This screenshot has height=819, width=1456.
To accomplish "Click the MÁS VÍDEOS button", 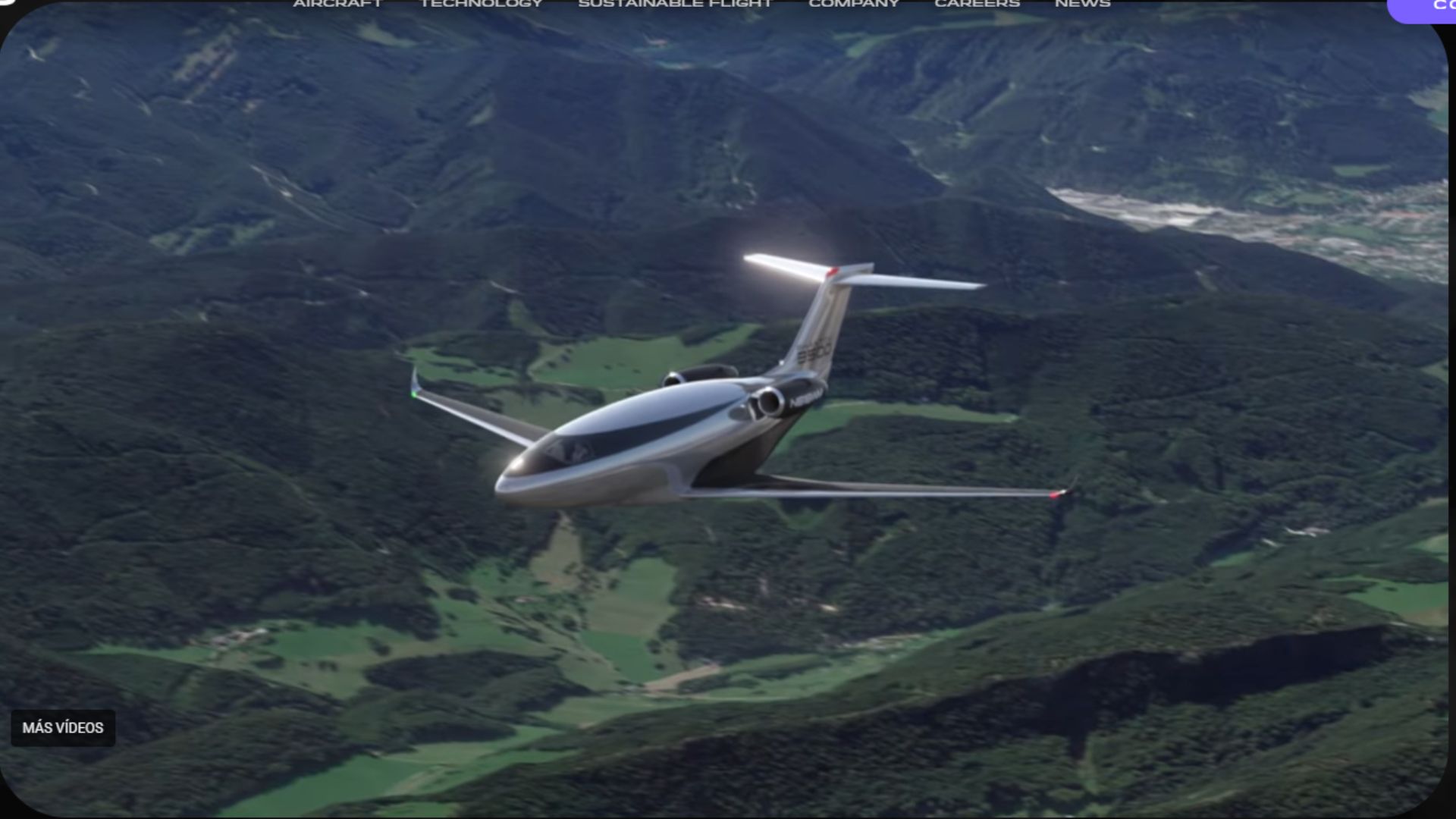I will (63, 728).
